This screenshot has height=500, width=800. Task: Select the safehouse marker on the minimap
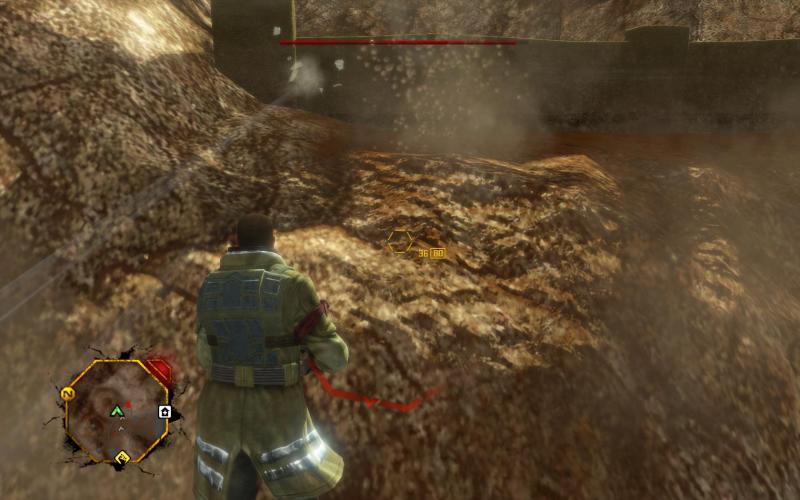(x=165, y=411)
